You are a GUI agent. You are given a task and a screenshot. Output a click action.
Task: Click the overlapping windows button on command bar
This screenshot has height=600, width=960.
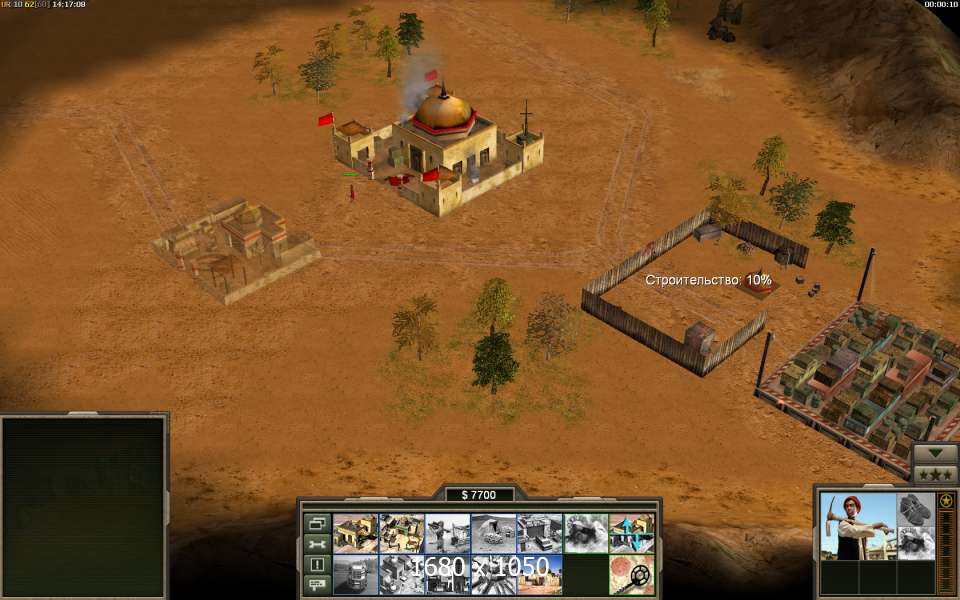coord(318,523)
